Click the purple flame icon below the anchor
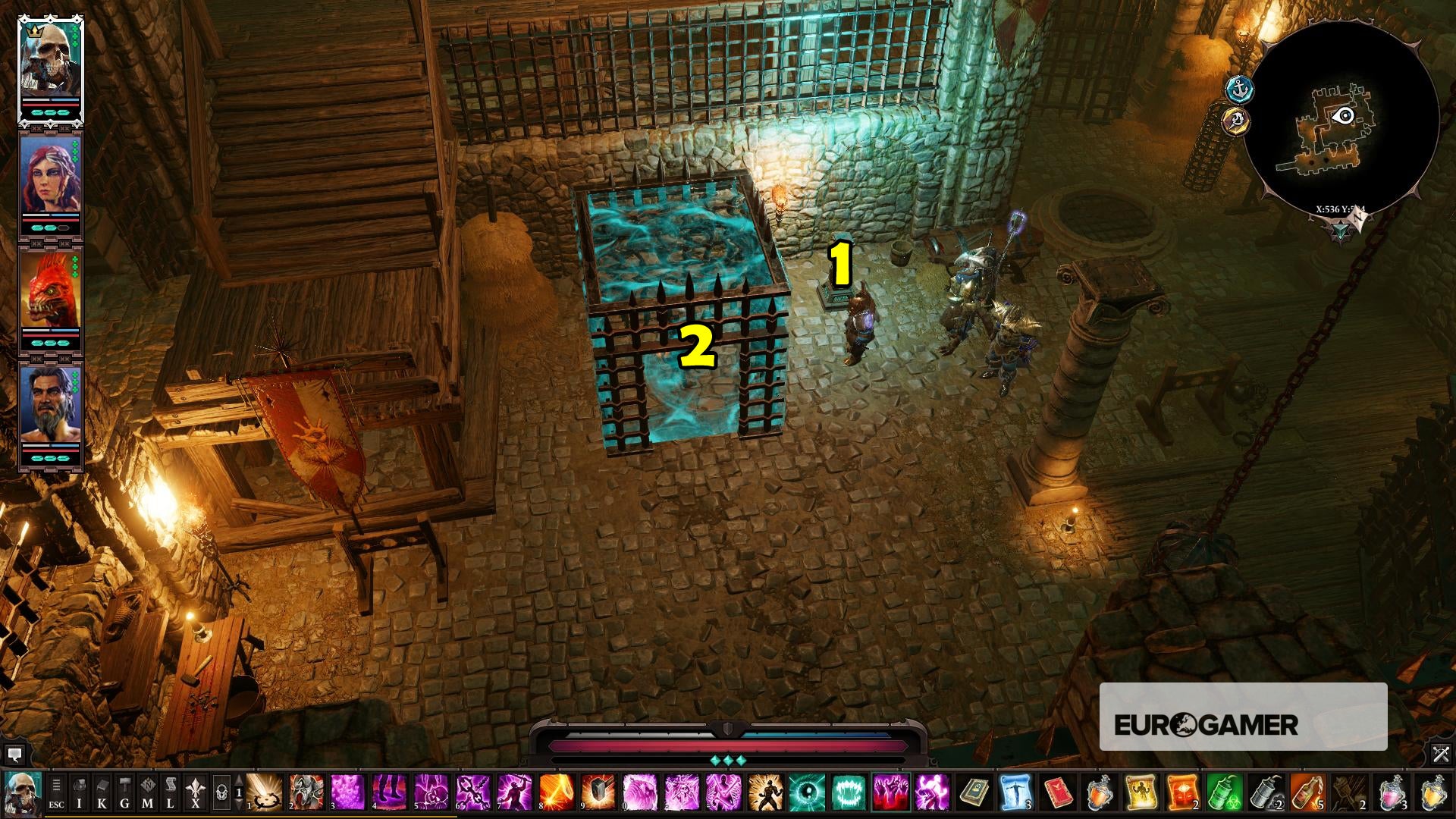 (1235, 121)
